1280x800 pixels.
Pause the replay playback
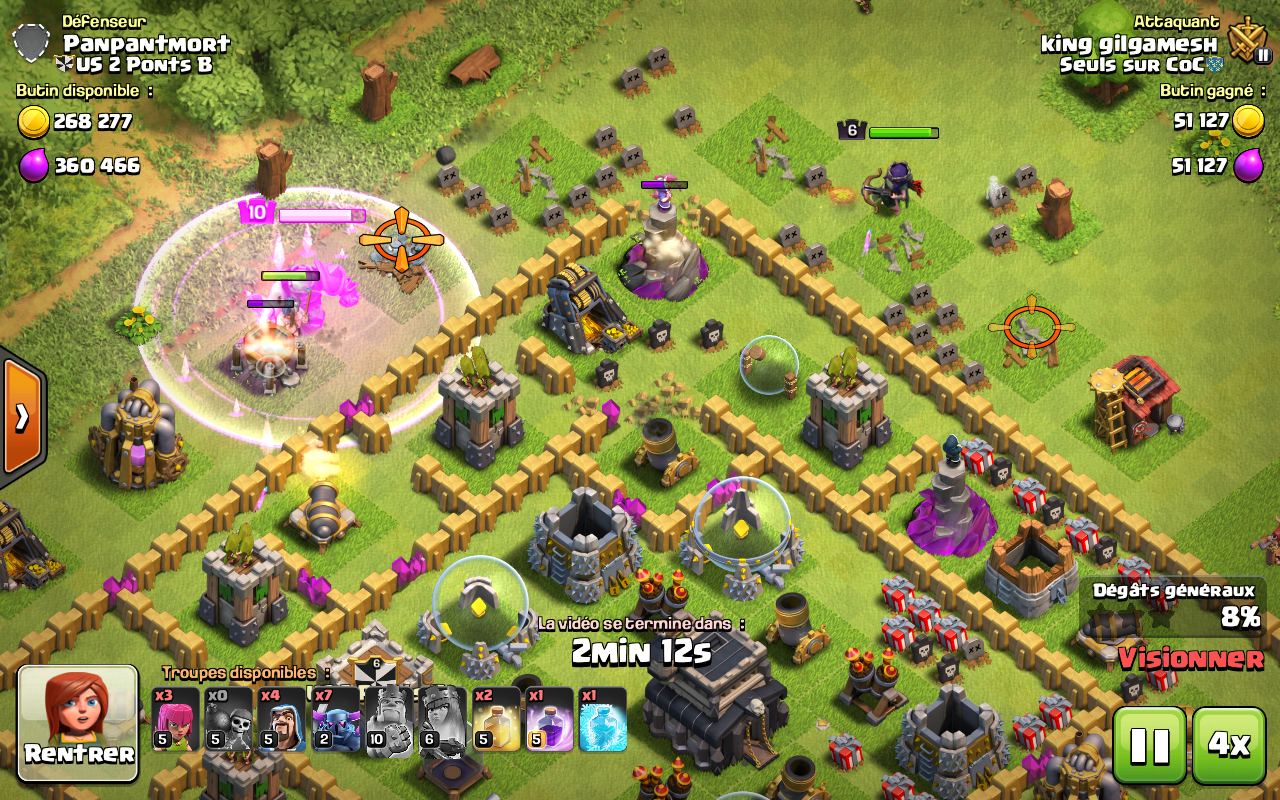(1149, 744)
